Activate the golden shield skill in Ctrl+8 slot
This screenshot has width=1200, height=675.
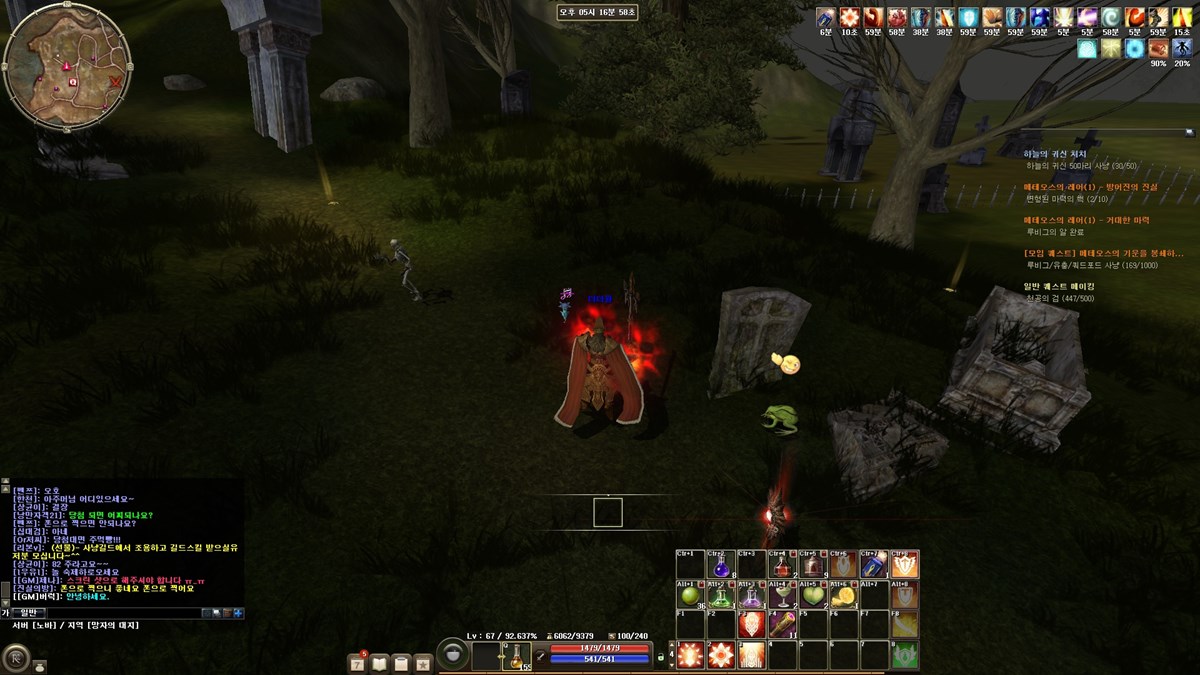905,565
